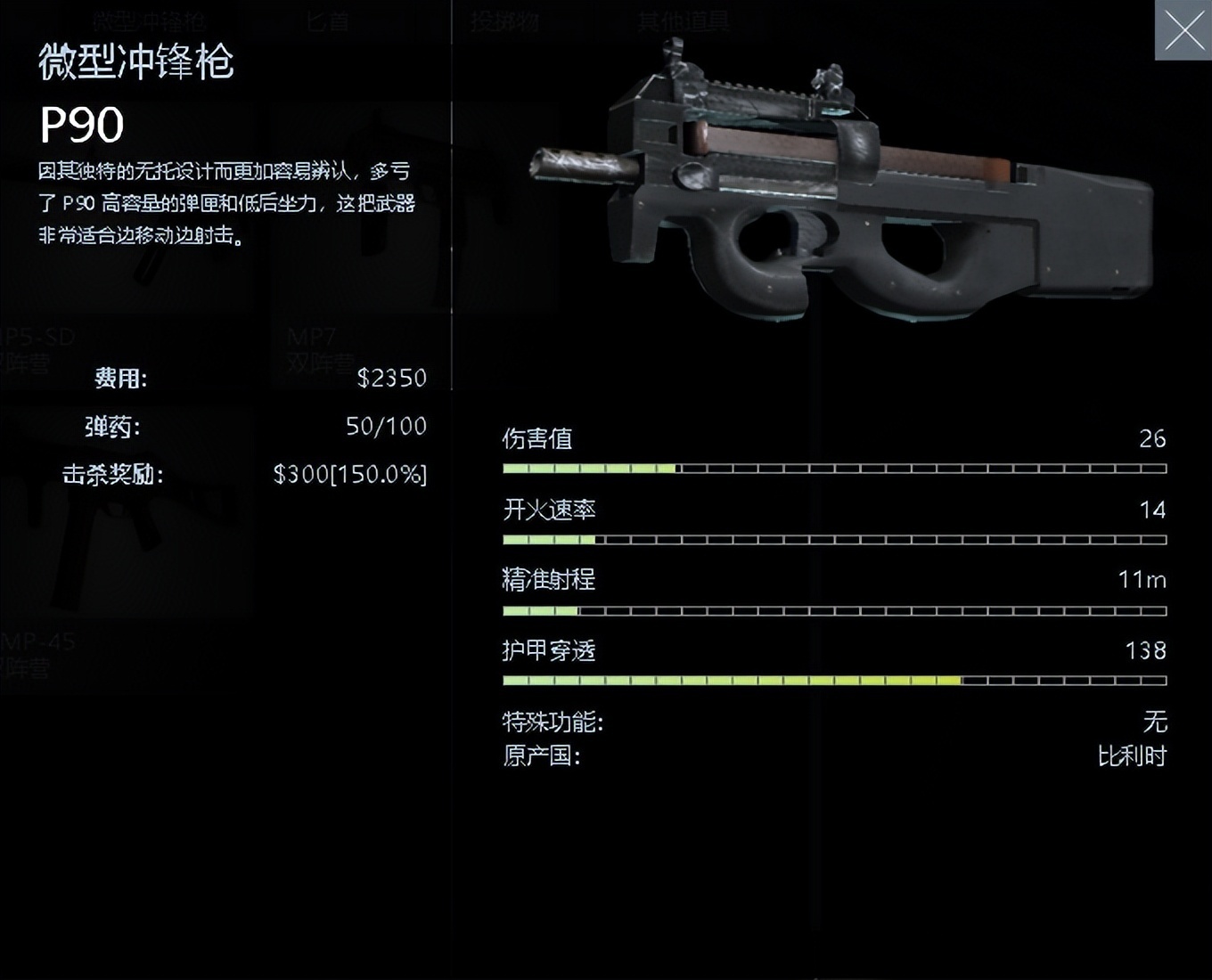Click the 护甲穿透 138 stat bar
The image size is (1212, 980).
click(x=833, y=680)
